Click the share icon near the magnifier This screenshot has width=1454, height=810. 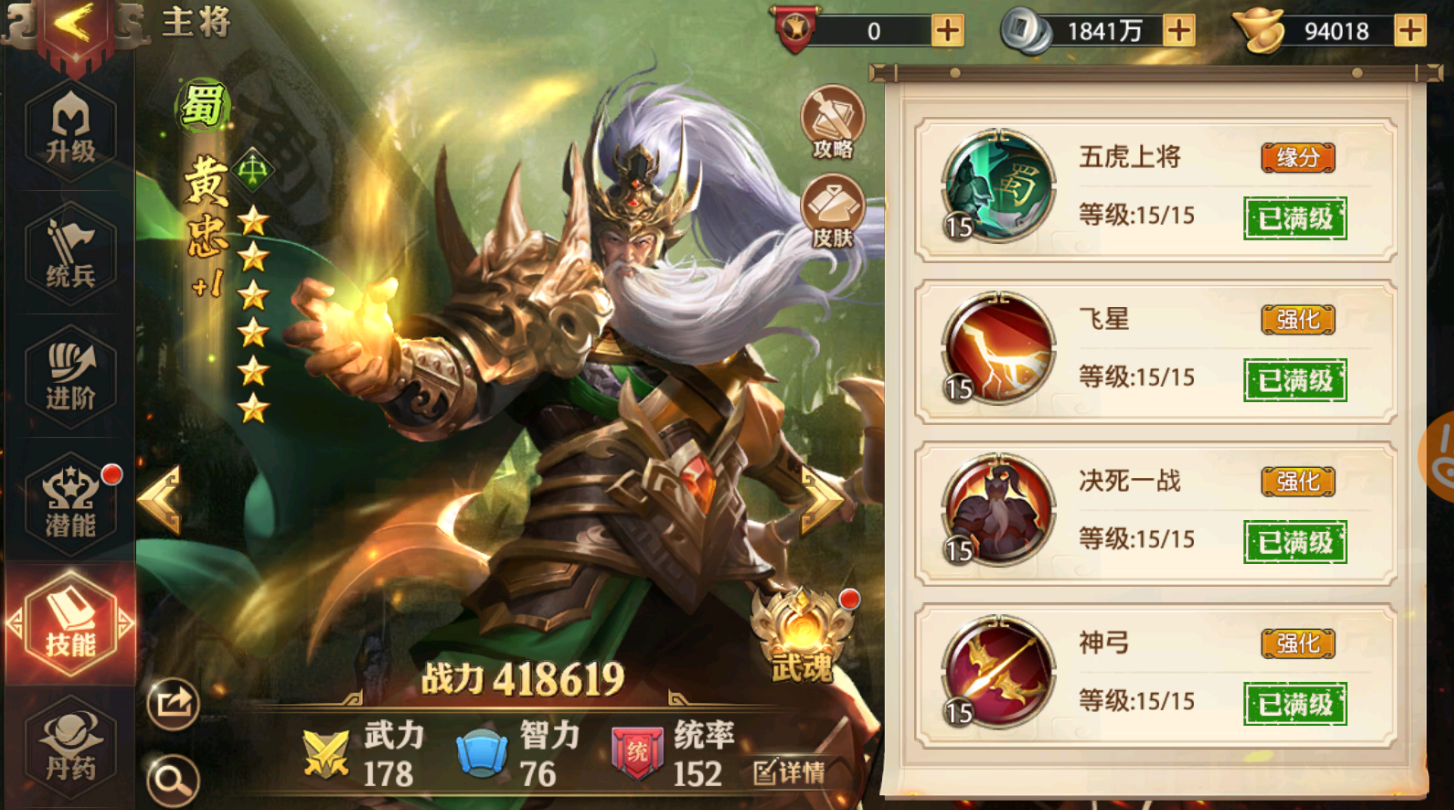coord(172,704)
